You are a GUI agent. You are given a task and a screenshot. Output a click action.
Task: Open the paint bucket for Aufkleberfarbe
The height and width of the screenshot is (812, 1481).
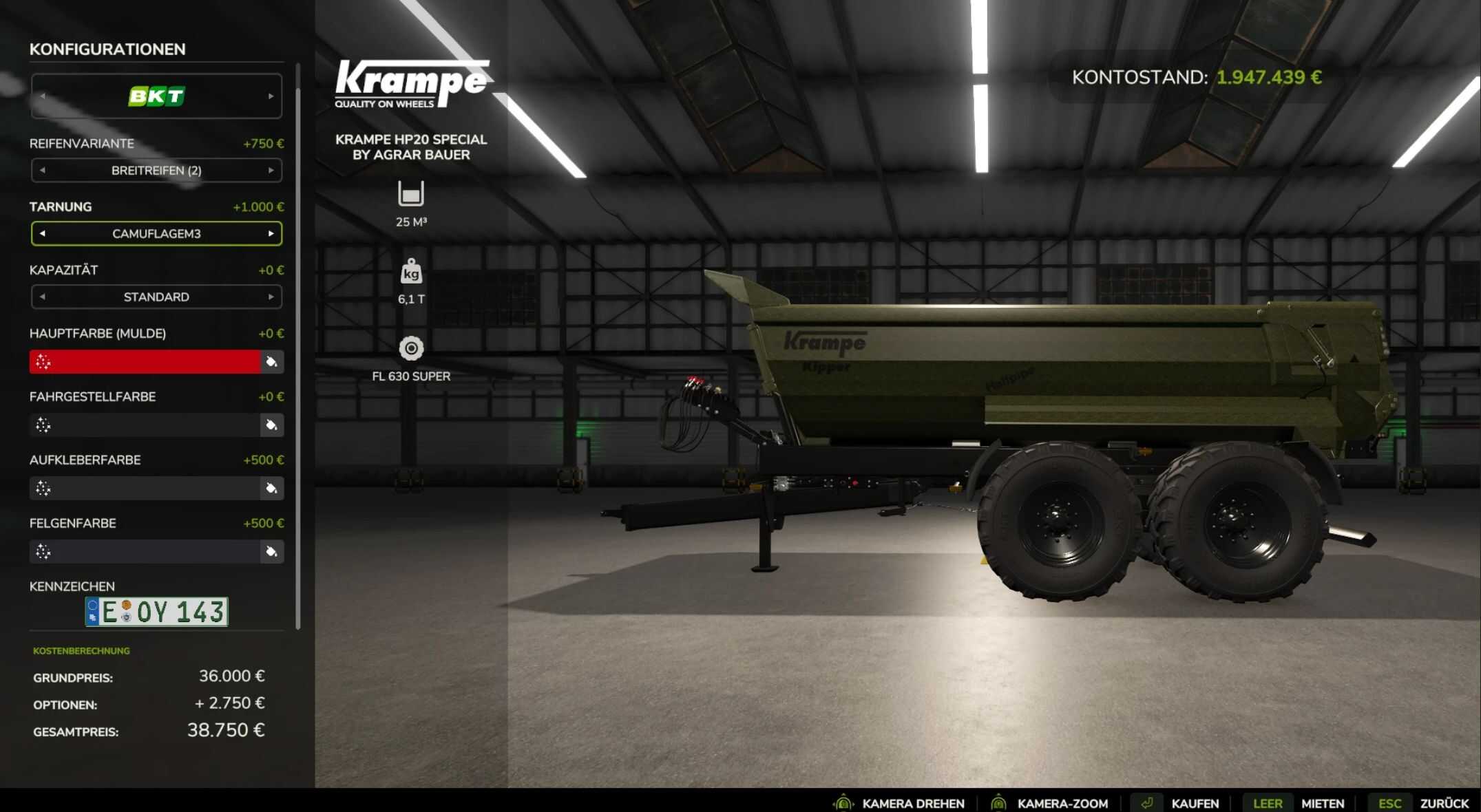point(271,488)
